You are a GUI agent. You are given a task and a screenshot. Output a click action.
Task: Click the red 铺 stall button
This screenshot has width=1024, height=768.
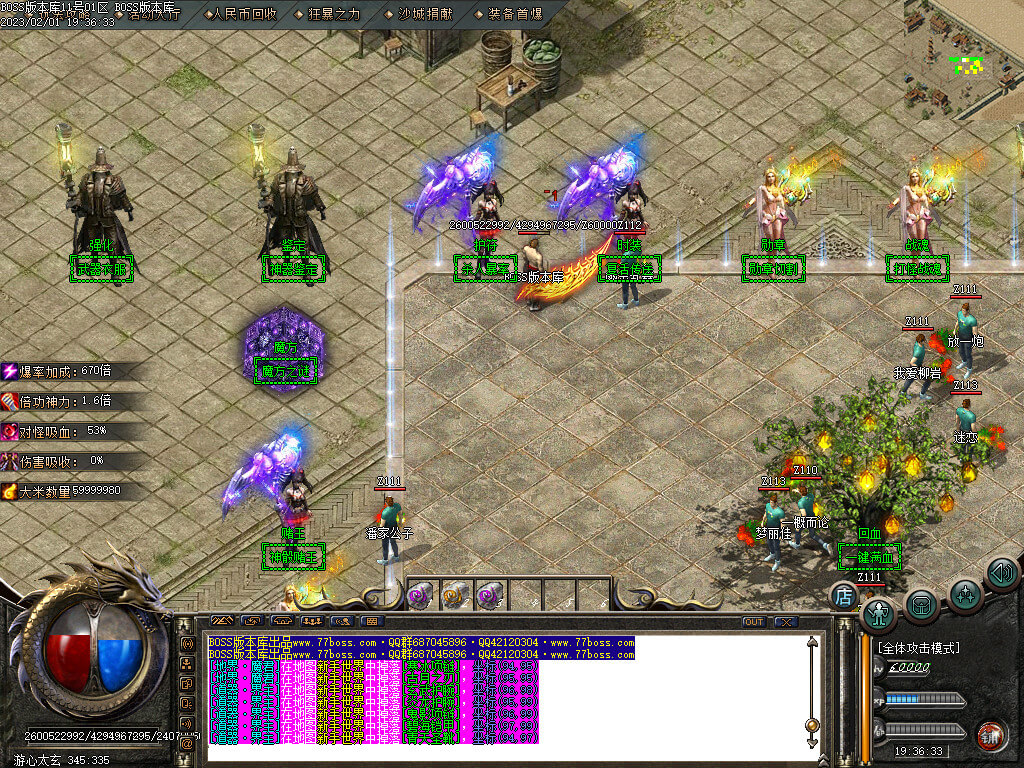(x=991, y=736)
